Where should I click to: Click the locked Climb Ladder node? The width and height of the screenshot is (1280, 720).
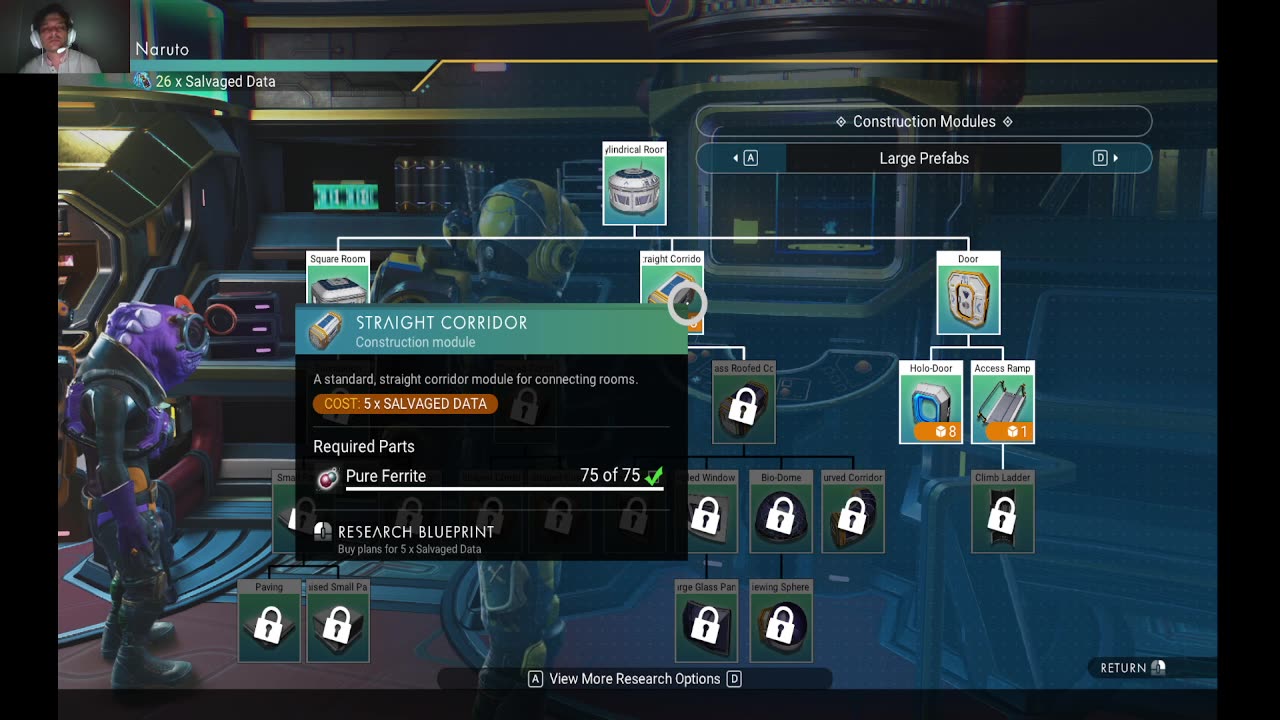[1002, 516]
